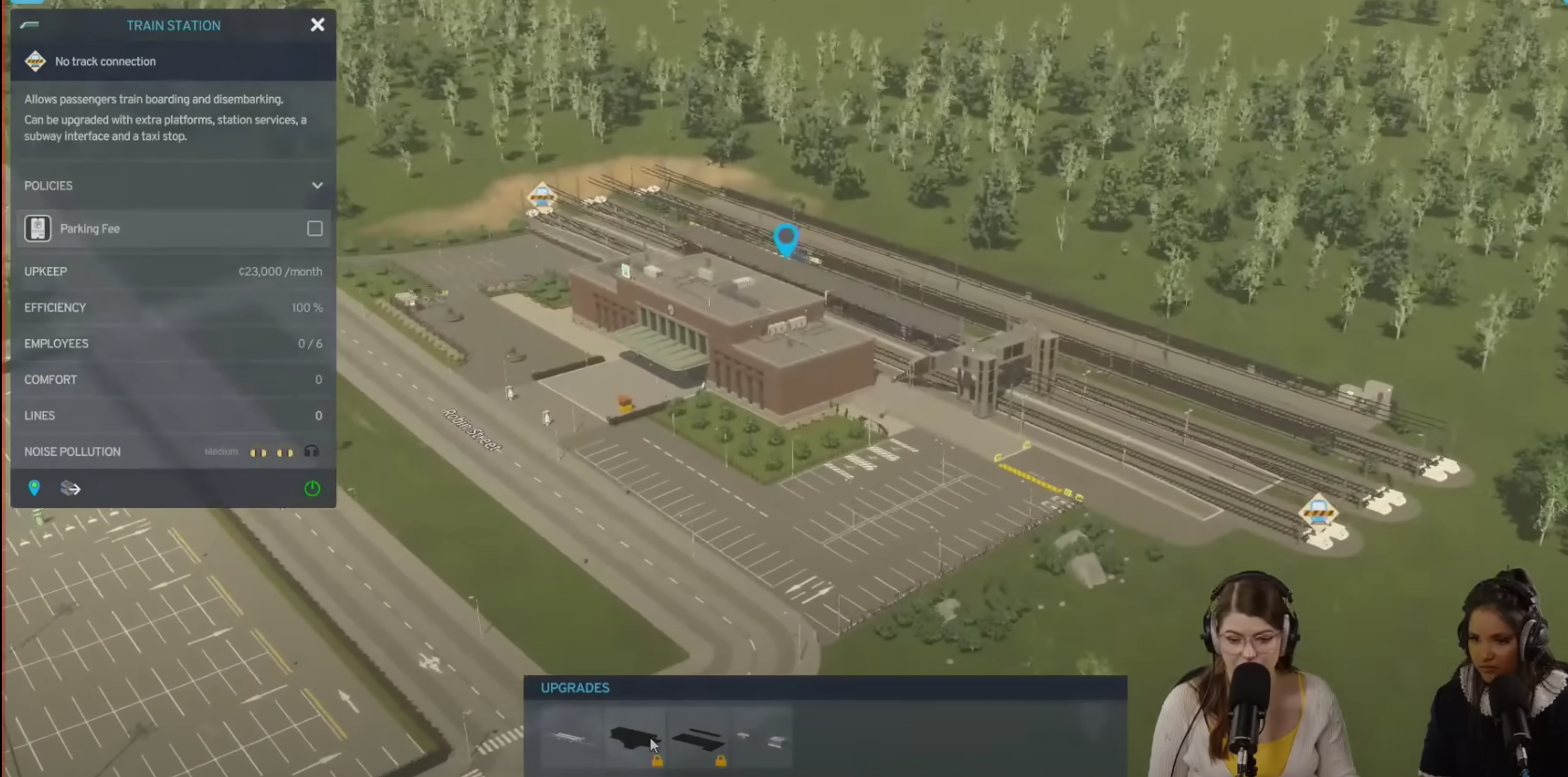Screen dimensions: 1568x777
Task: Toggle the station power button off
Action: coord(312,487)
